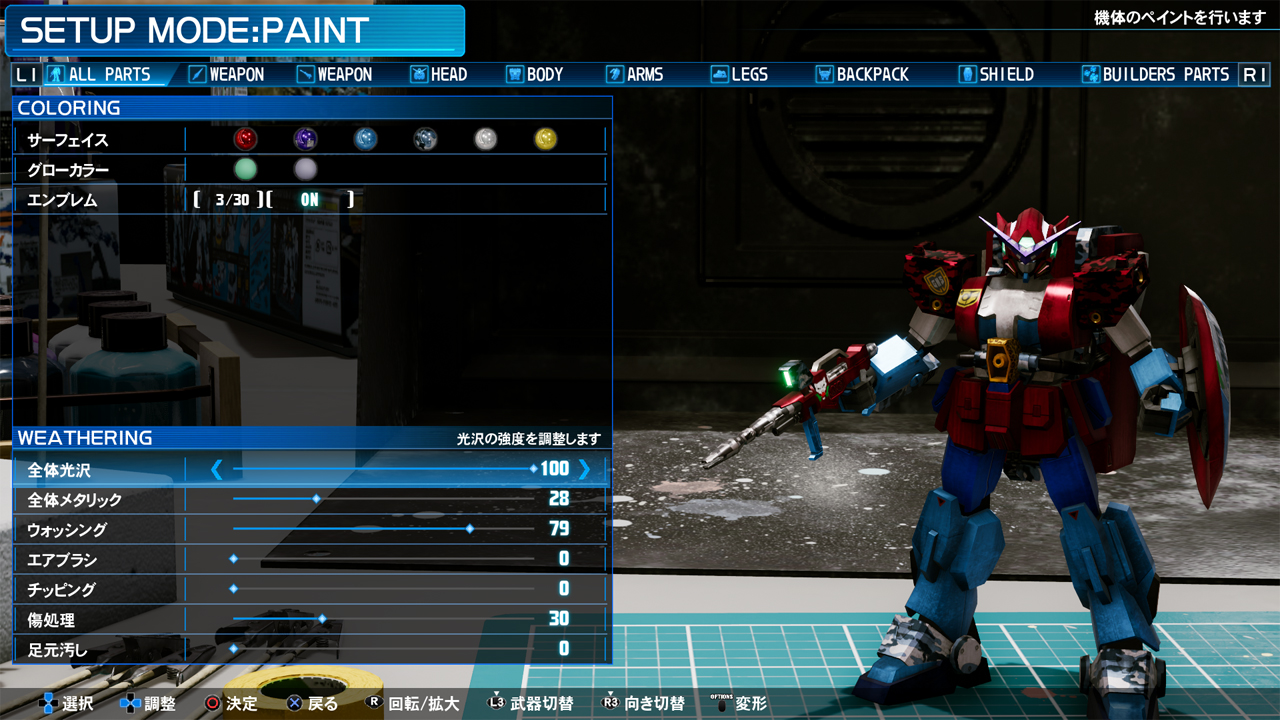Choose the yellow surface color swatch
Image resolution: width=1280 pixels, height=720 pixels.
click(545, 139)
